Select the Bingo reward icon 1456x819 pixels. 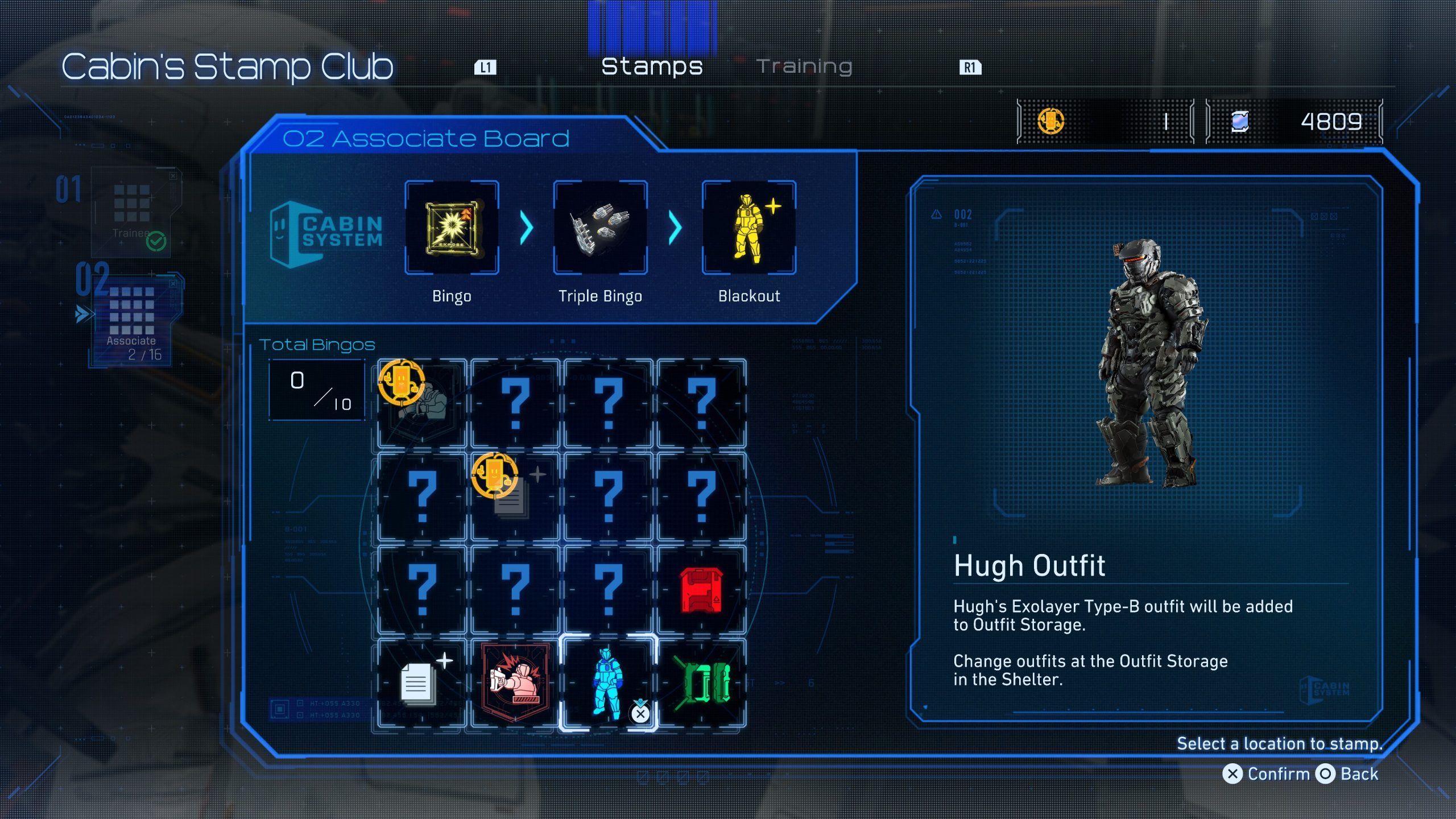click(452, 227)
